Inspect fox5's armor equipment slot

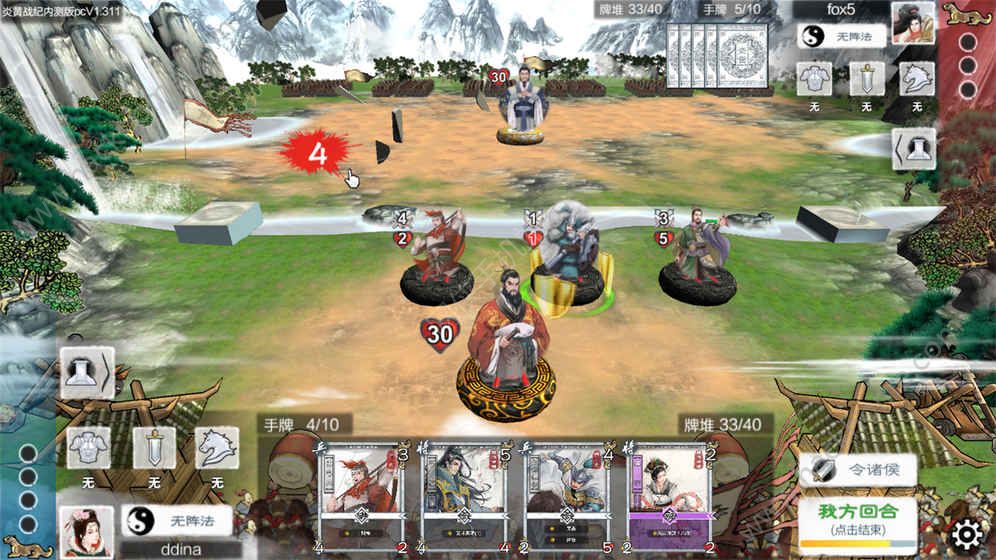click(814, 79)
